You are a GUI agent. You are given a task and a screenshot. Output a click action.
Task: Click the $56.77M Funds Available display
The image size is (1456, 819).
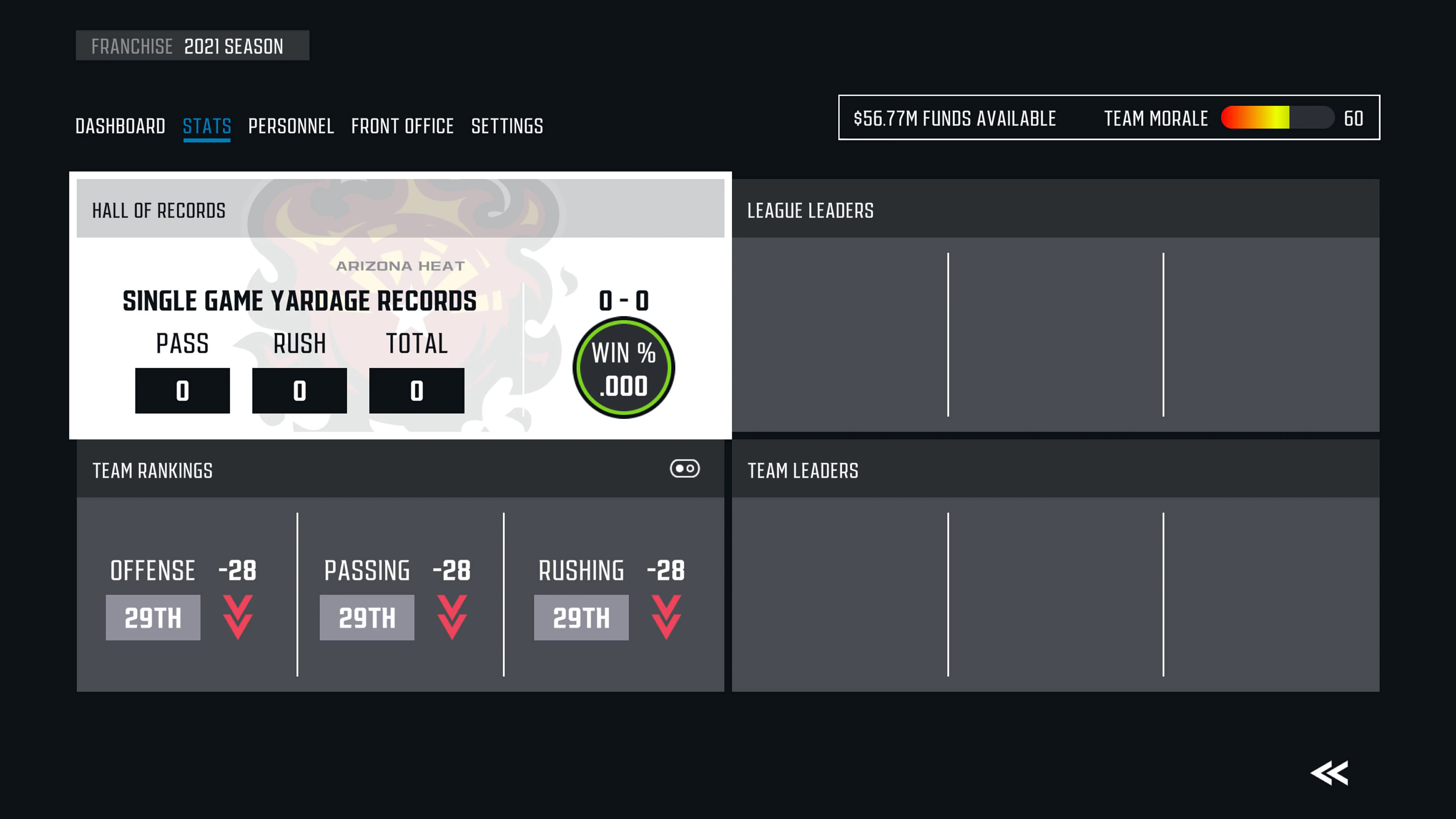point(955,118)
